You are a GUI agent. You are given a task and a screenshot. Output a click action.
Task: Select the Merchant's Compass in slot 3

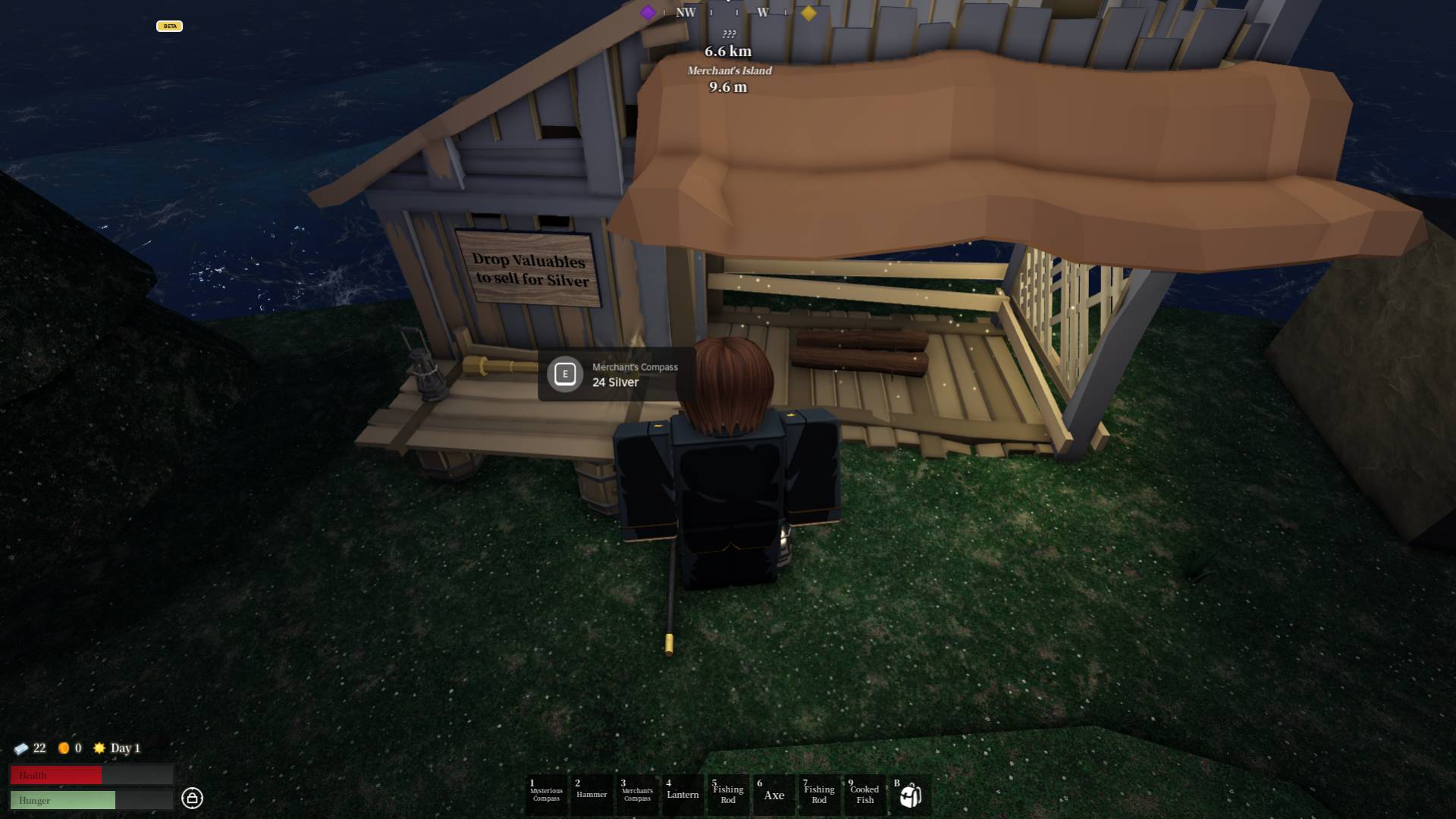coord(637,794)
